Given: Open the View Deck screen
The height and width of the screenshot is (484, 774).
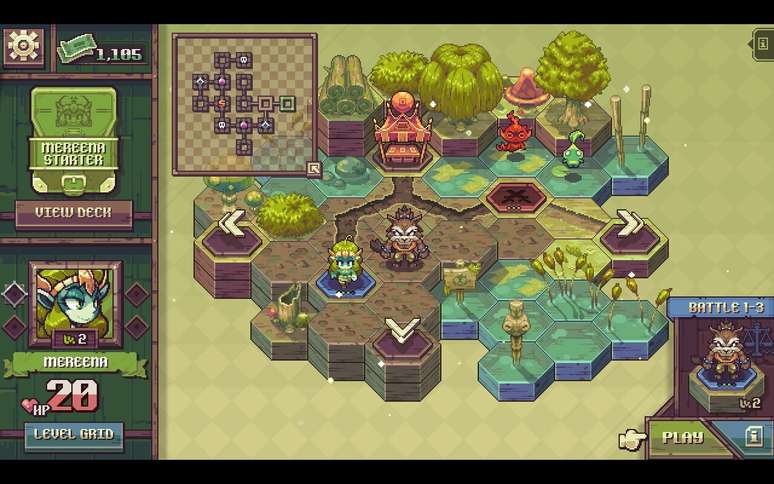Looking at the screenshot, I should coord(73,212).
